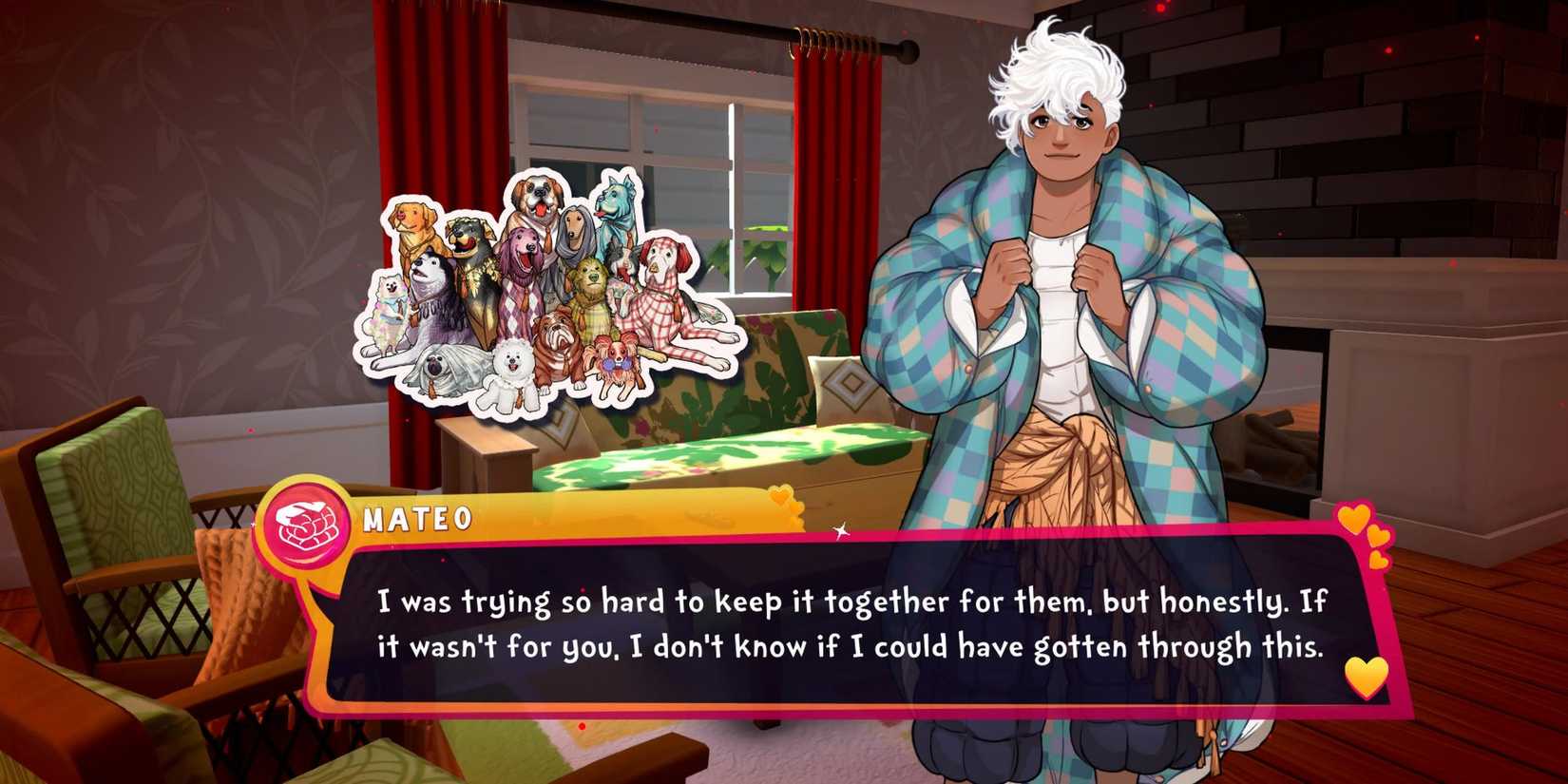The width and height of the screenshot is (1568, 784).
Task: Click the small heart above the dialogue panel
Action: (780, 496)
